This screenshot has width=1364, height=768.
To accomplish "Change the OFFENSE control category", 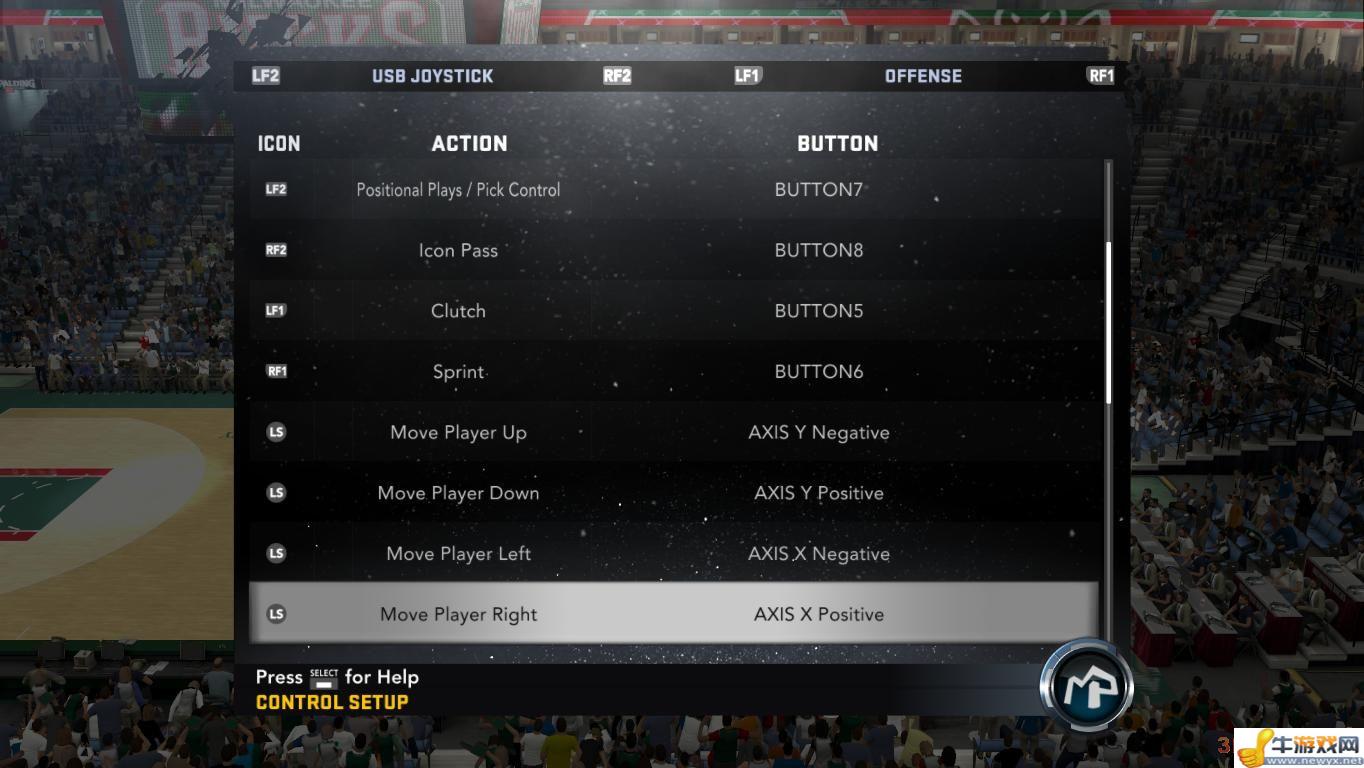I will [x=923, y=76].
